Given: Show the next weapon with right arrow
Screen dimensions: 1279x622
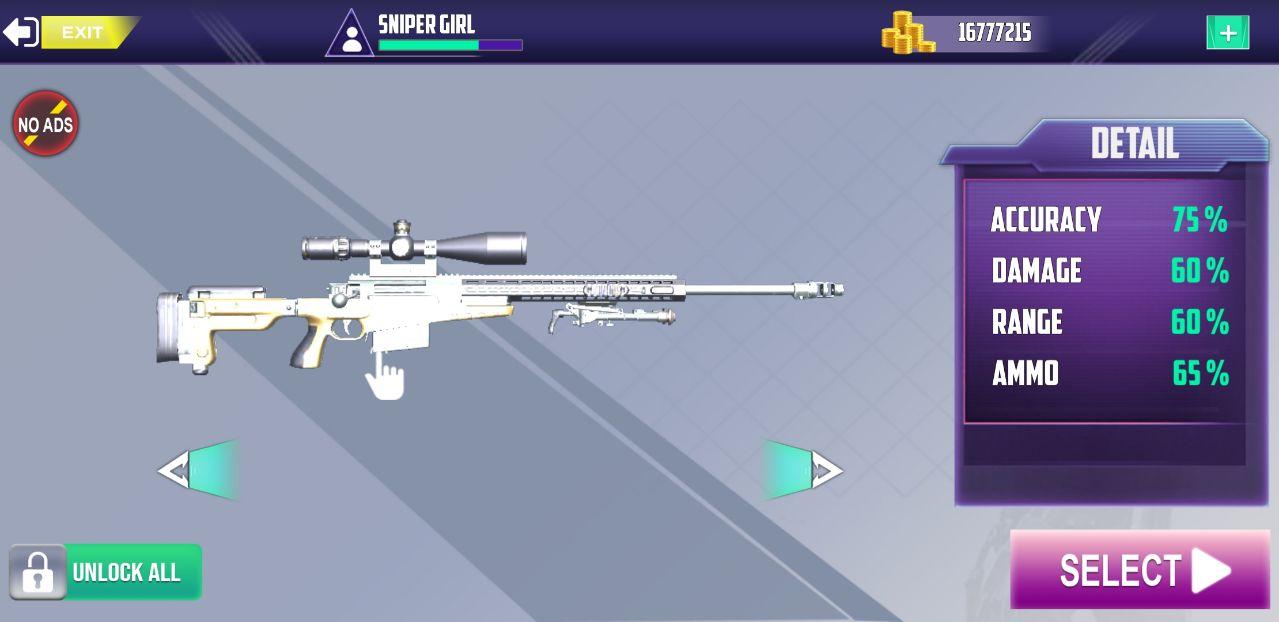Looking at the screenshot, I should pos(803,469).
